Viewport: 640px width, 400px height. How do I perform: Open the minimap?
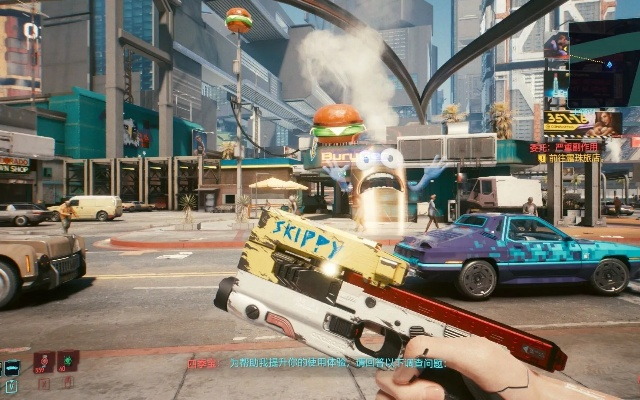click(x=591, y=62)
